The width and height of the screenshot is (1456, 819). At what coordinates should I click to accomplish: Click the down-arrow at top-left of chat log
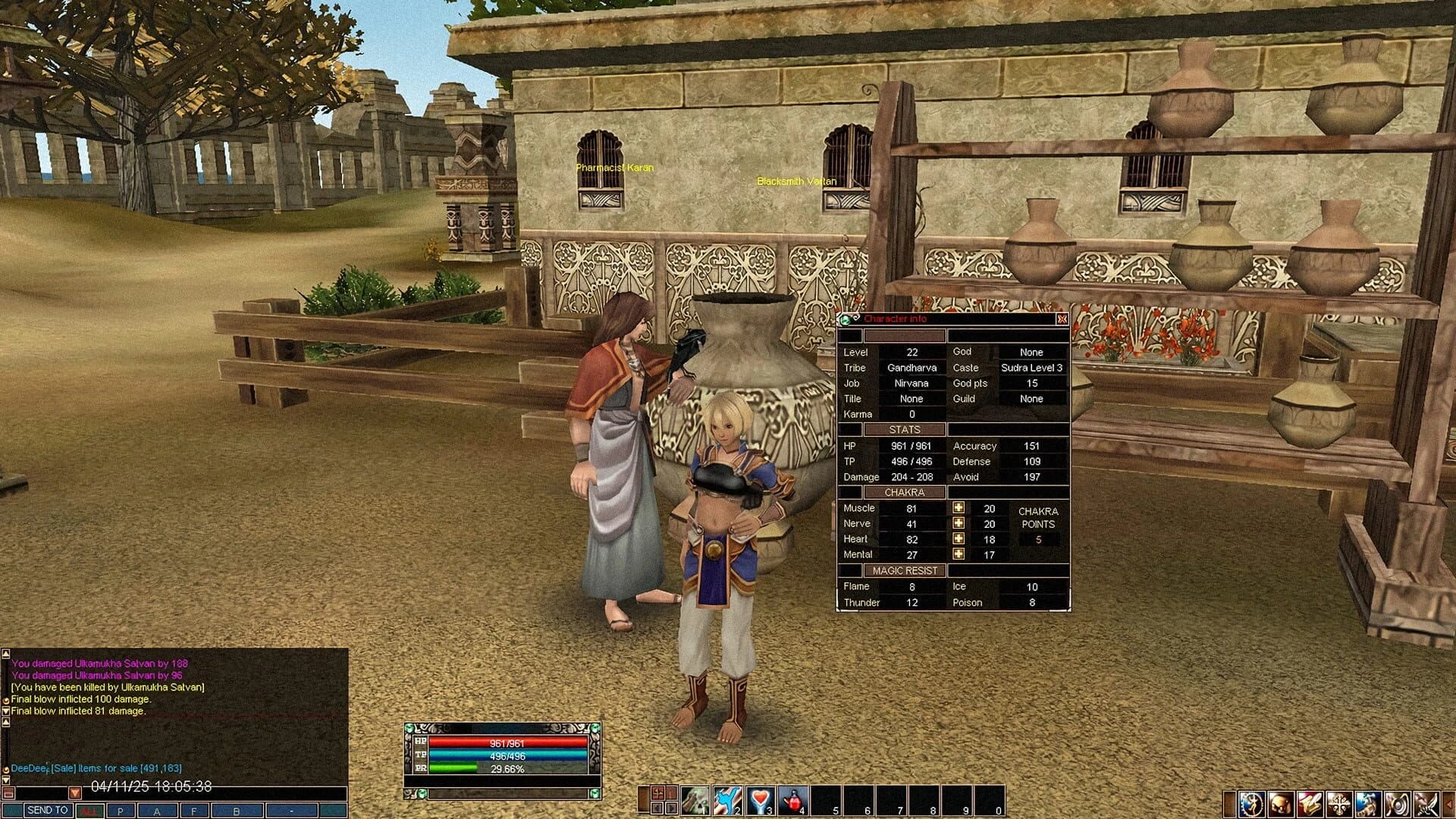pos(6,711)
